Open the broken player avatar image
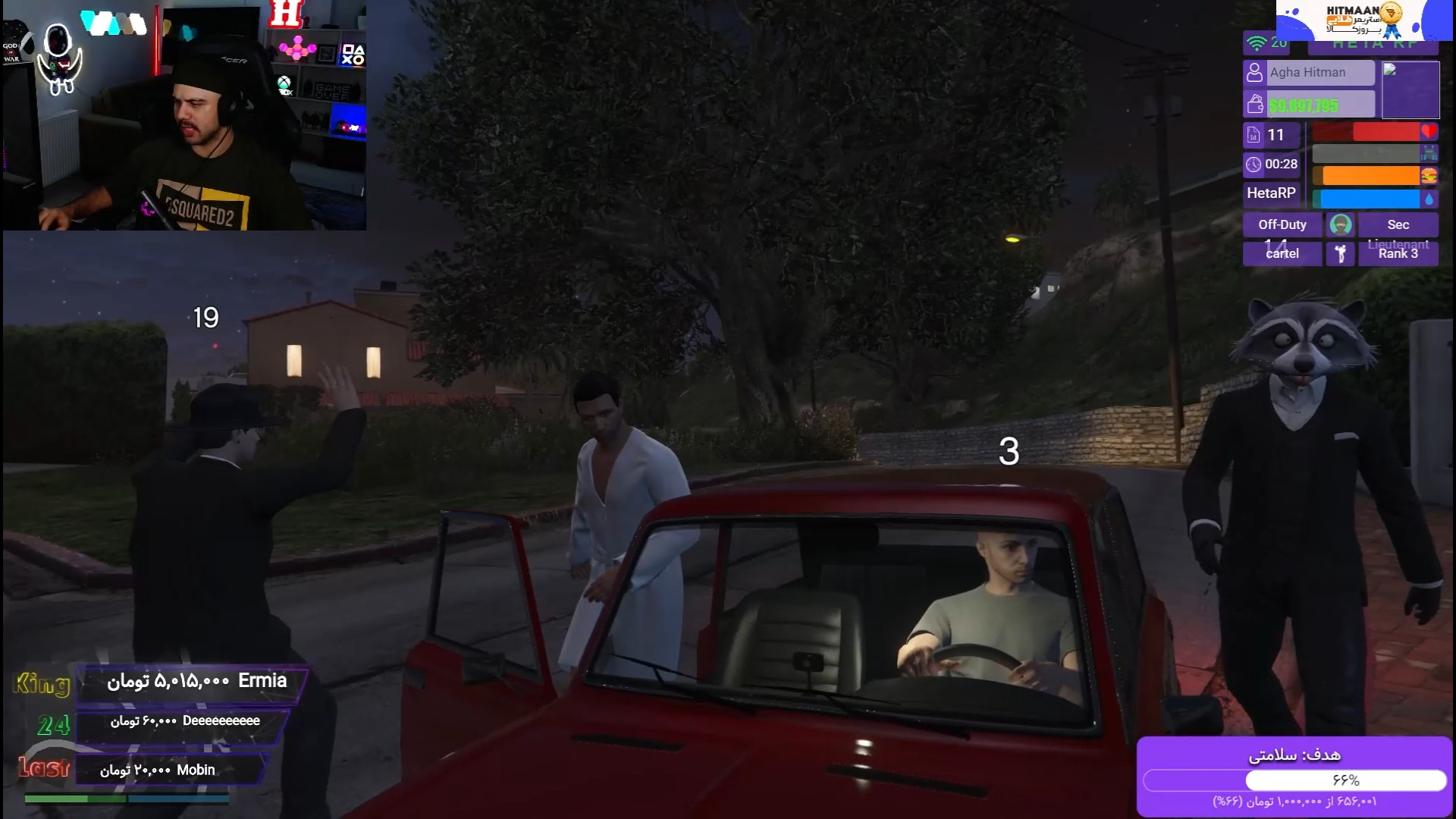 [1410, 89]
